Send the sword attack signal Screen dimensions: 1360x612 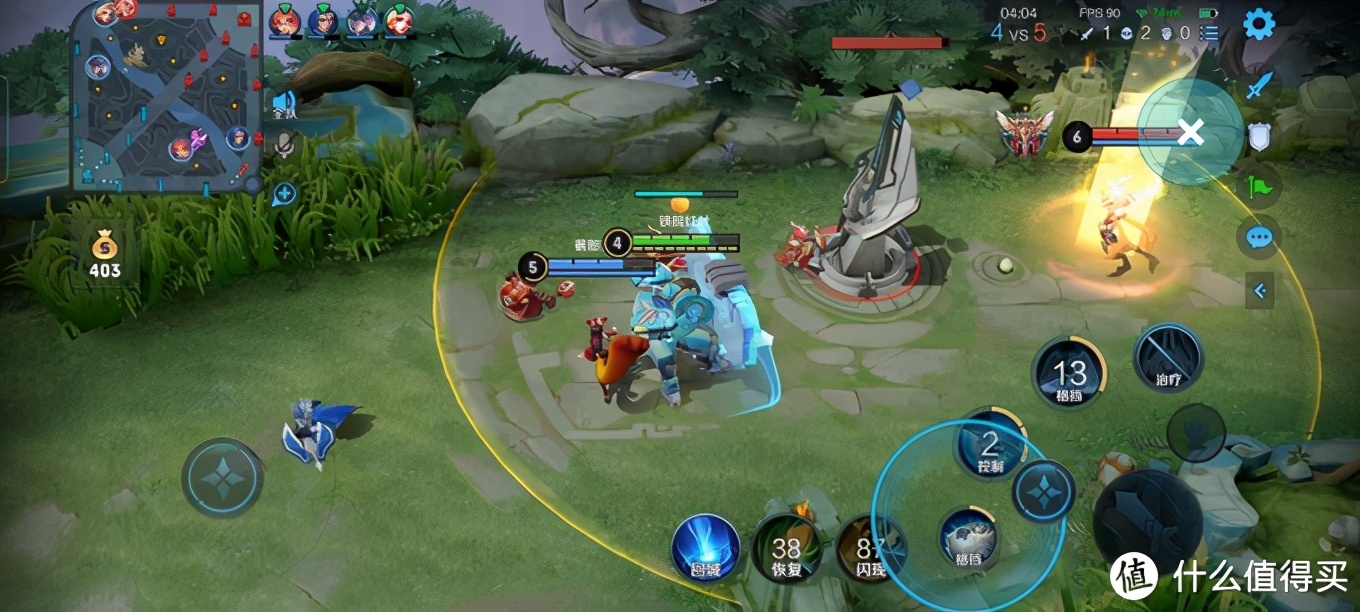[1259, 85]
